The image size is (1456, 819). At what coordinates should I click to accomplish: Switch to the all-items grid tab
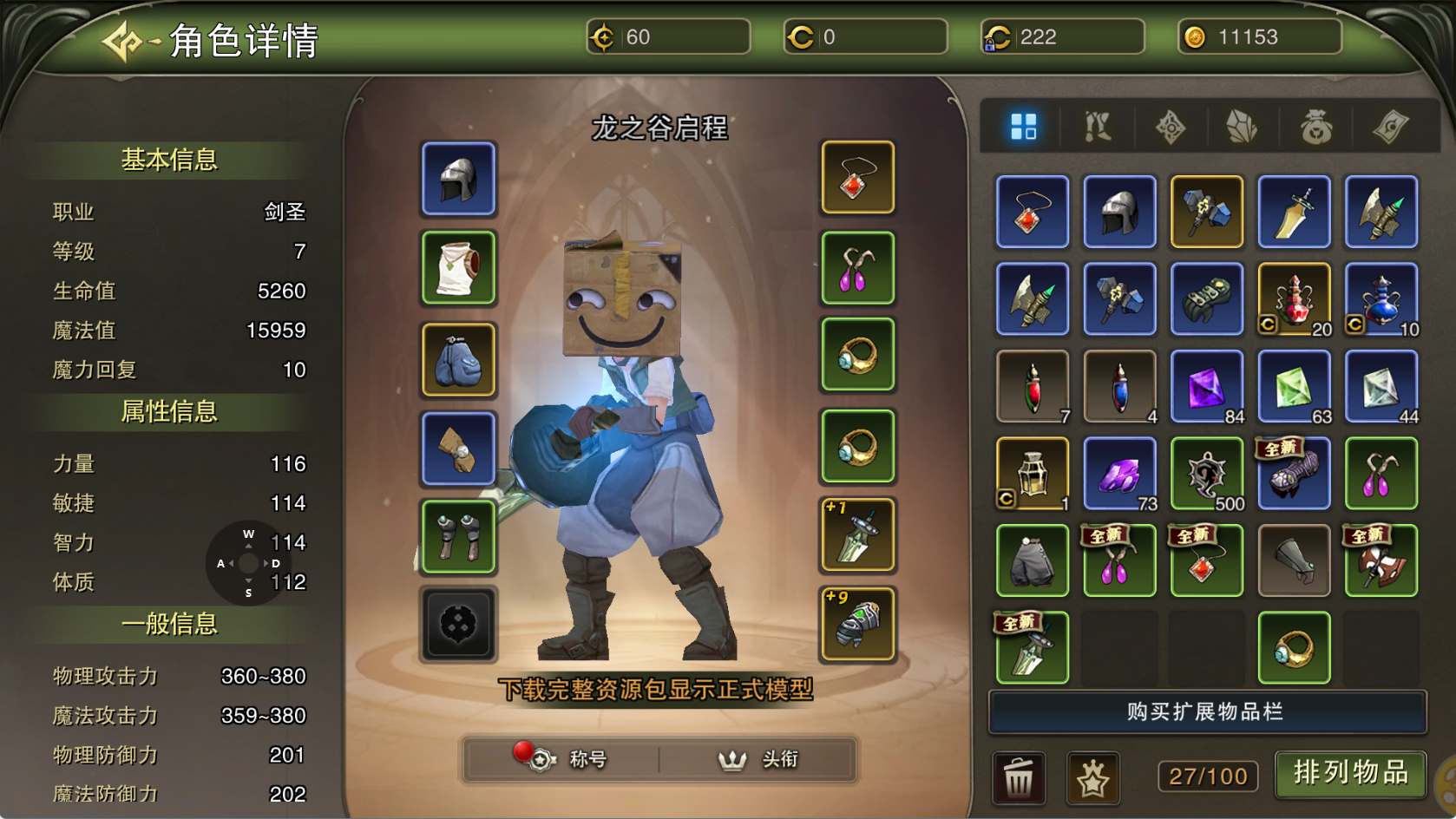[1024, 127]
